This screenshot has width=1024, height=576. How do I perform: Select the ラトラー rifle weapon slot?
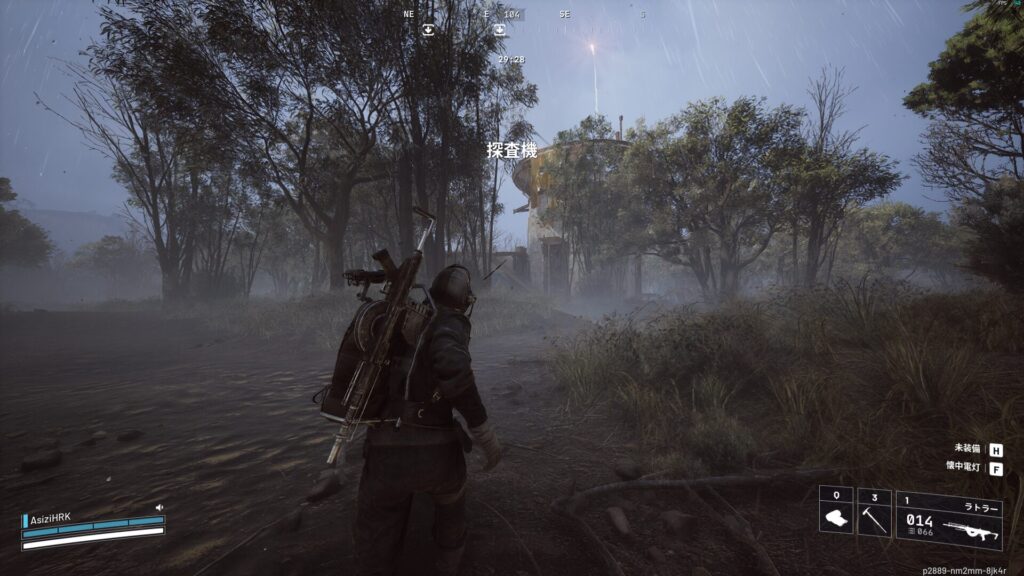(948, 519)
